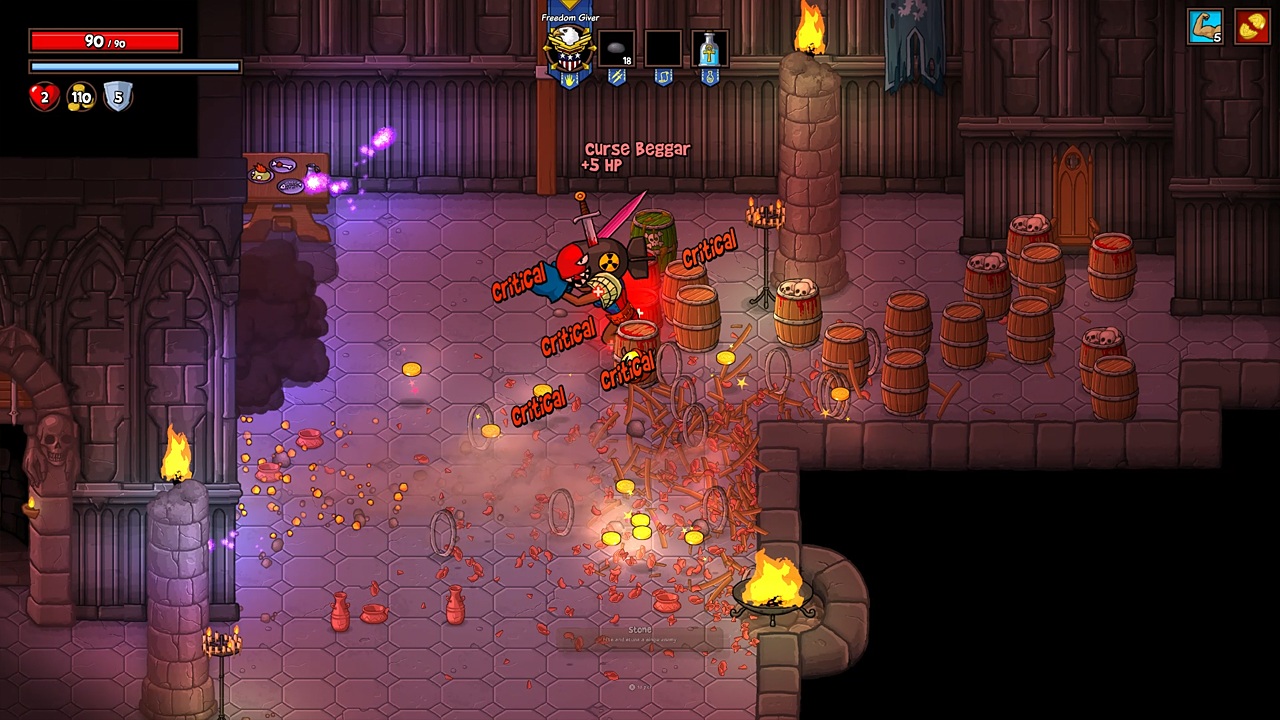Open the empty middle inventory slot
The image size is (1280, 720).
coord(664,48)
